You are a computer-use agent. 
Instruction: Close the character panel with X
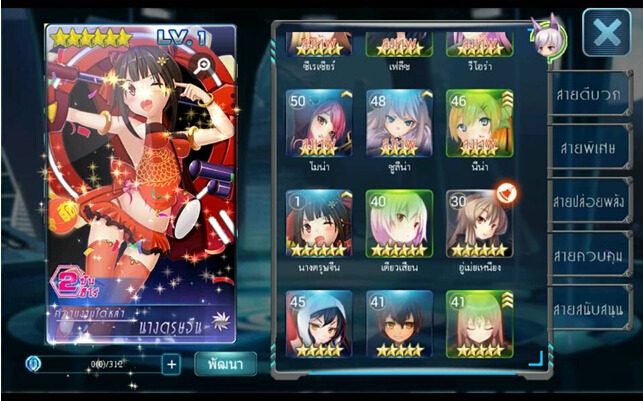[607, 32]
